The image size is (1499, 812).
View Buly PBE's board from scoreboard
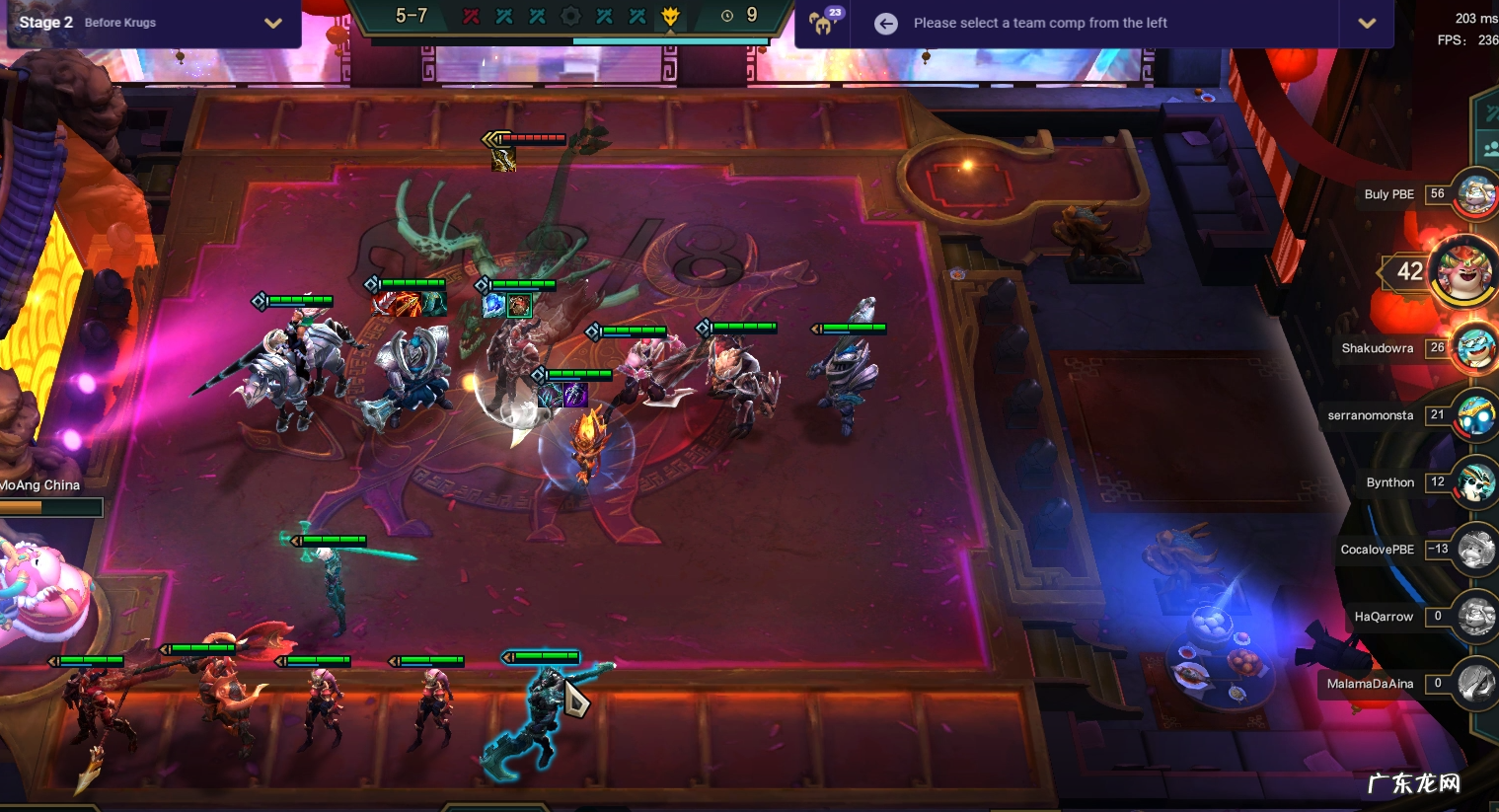1475,194
